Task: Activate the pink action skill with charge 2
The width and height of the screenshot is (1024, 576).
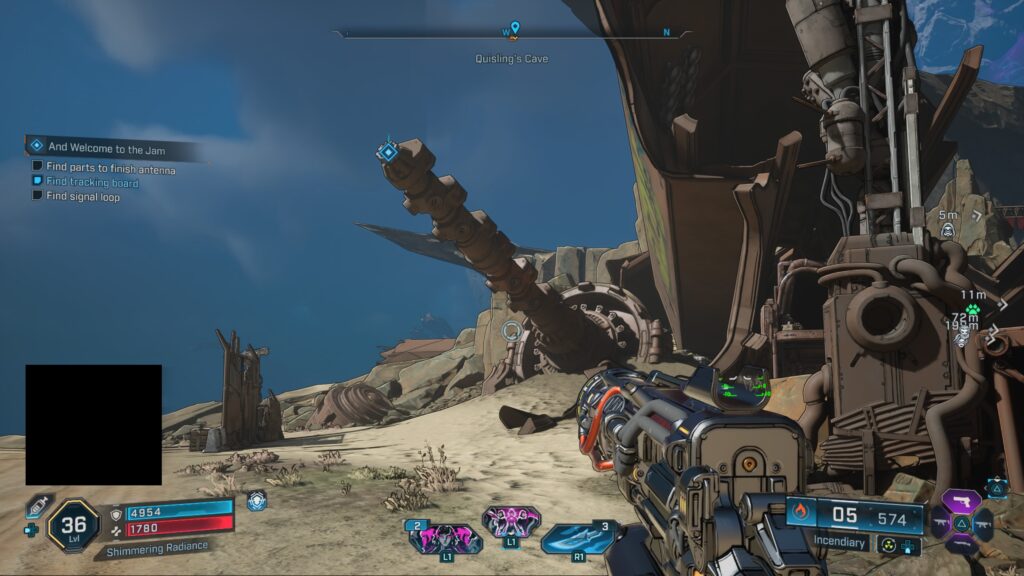Action: coord(445,538)
